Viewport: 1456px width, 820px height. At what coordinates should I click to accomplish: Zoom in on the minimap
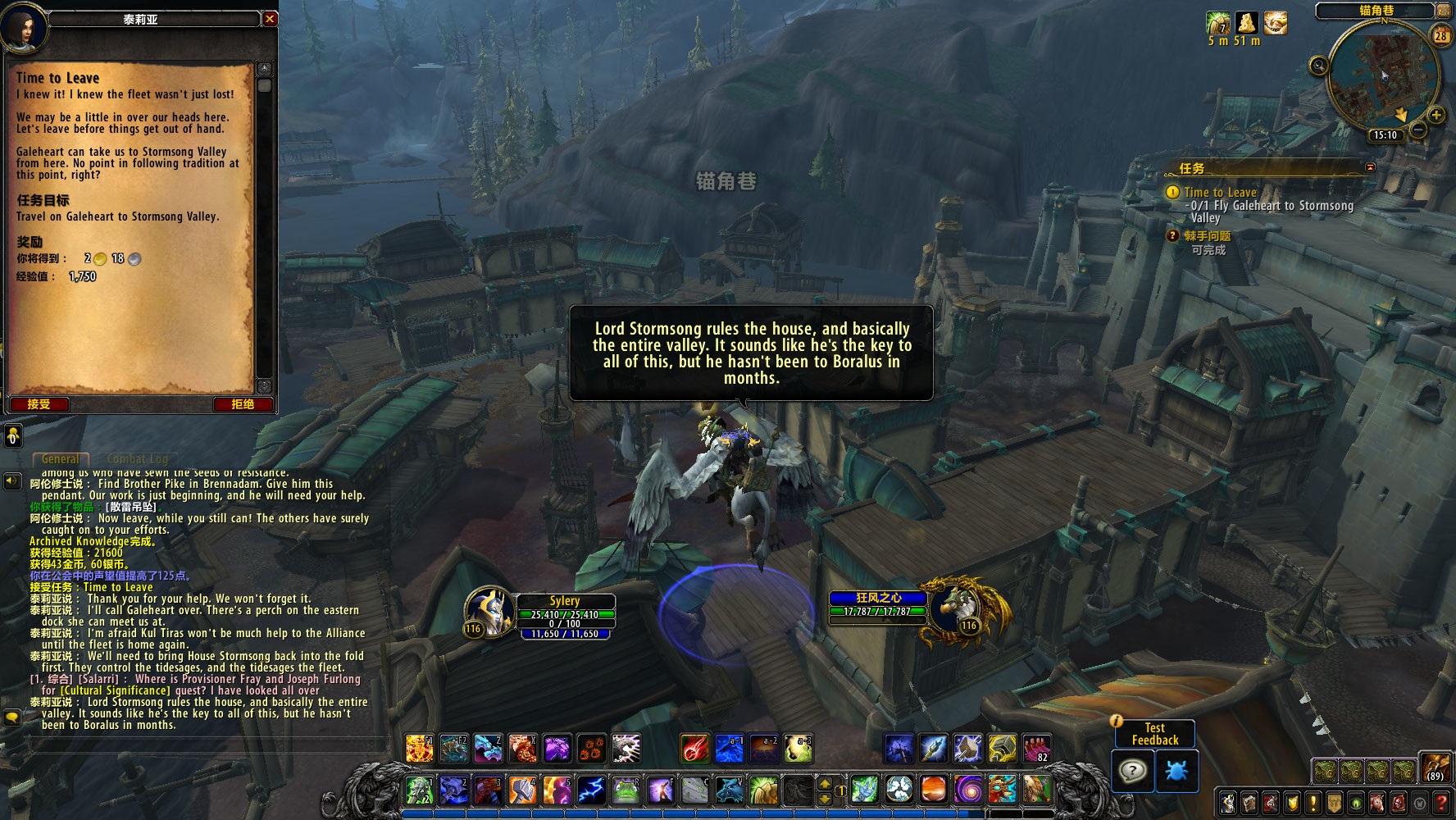point(1436,116)
